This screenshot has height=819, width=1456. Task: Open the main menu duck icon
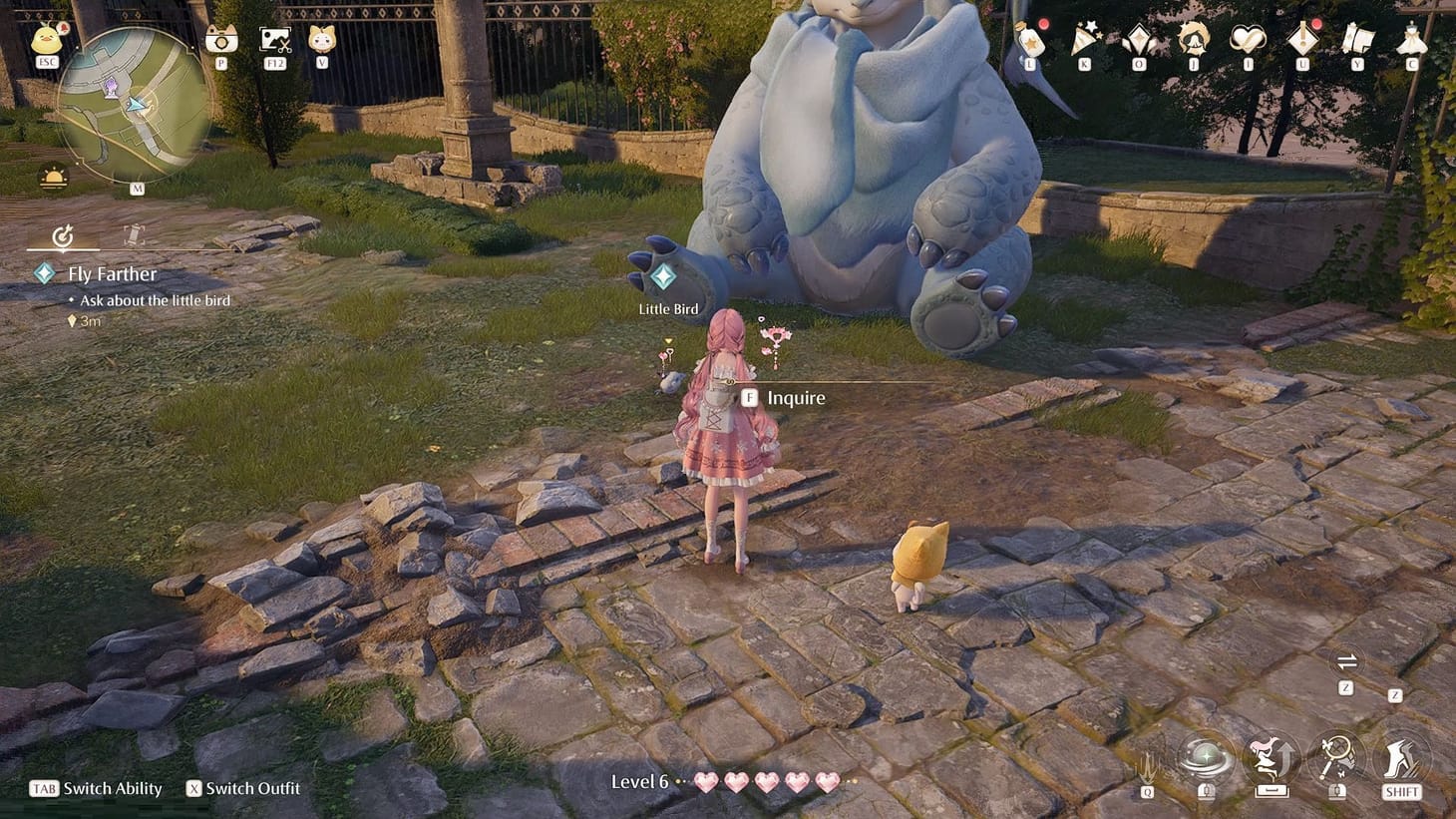45,40
